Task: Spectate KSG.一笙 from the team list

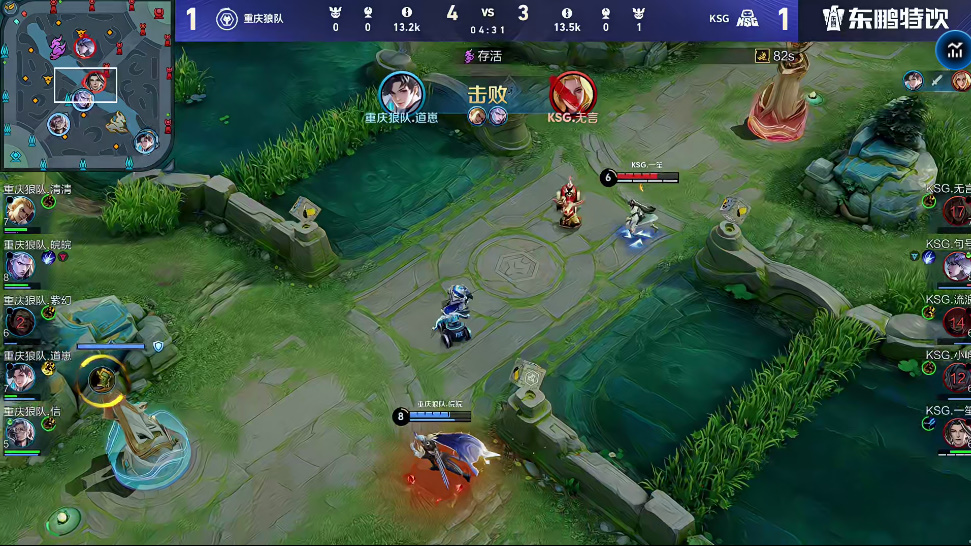Action: tap(957, 432)
